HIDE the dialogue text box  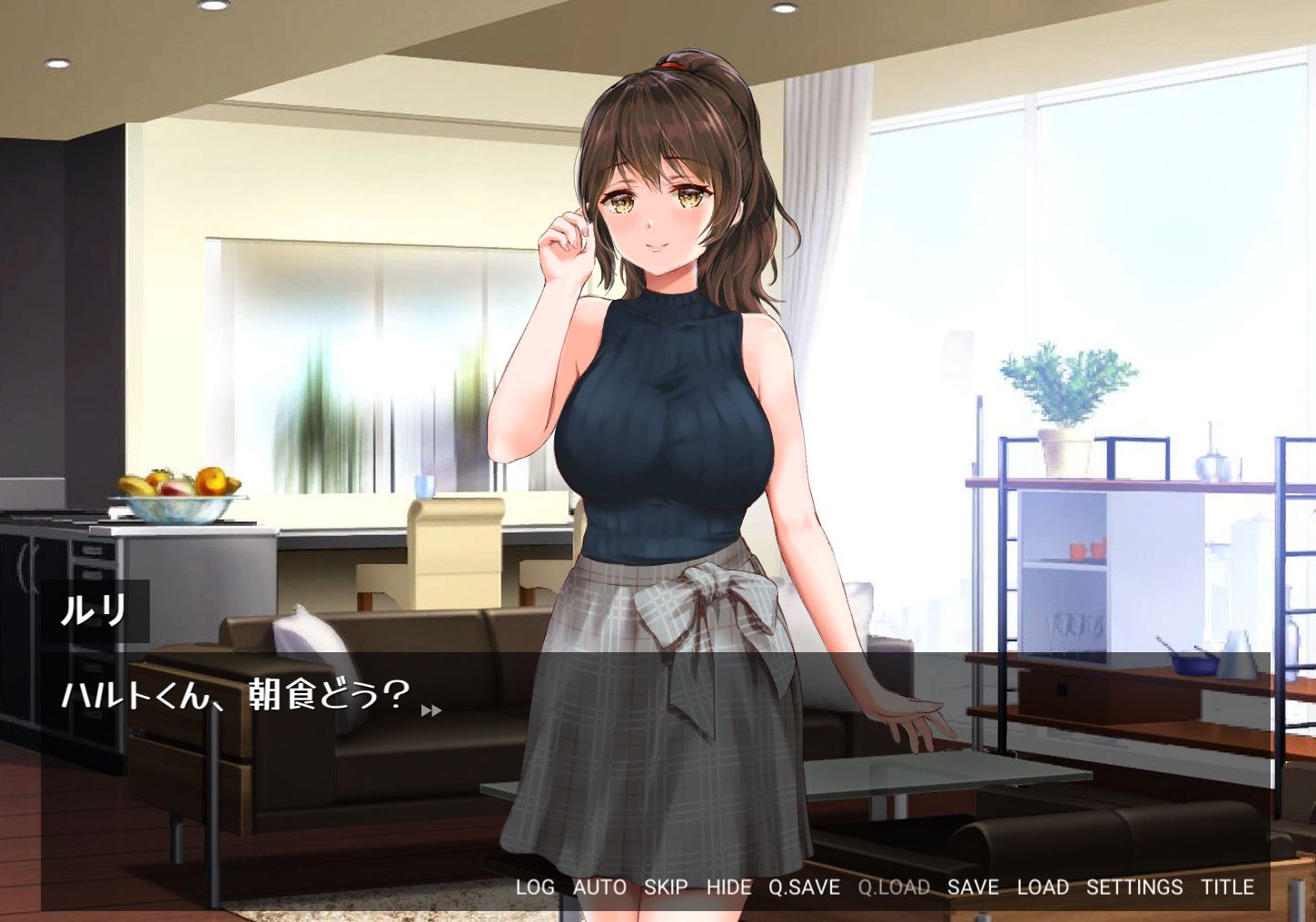(730, 887)
